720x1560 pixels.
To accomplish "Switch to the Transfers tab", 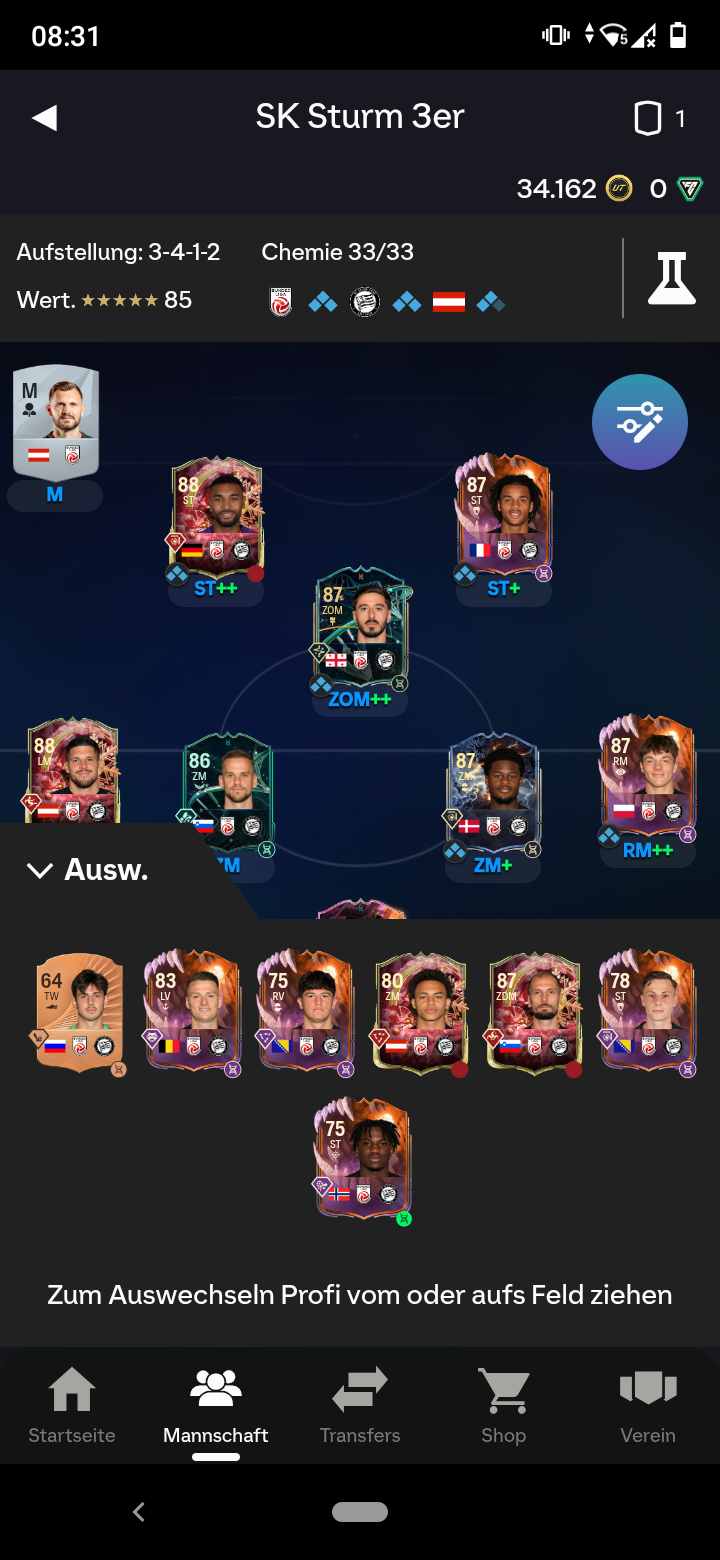I will [x=360, y=1406].
